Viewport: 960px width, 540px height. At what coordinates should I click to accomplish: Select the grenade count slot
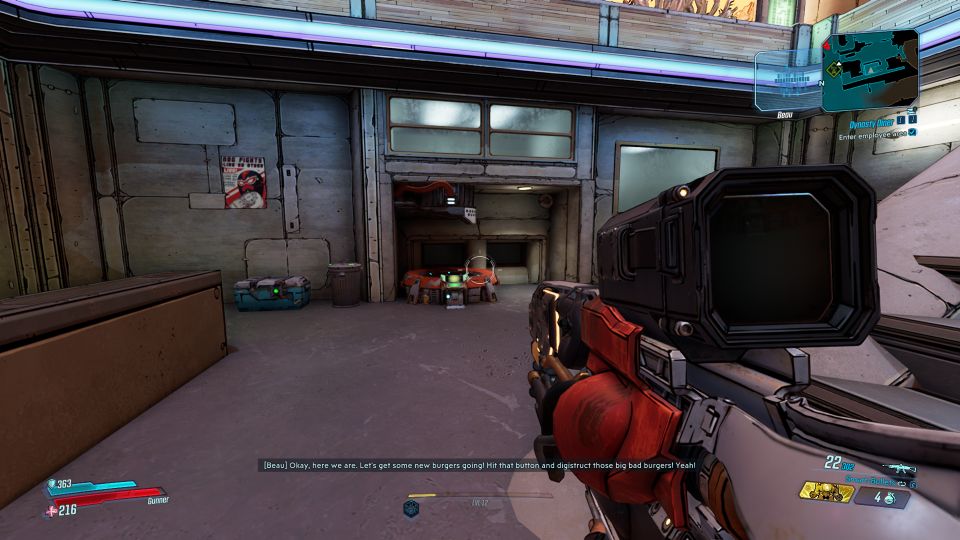882,497
